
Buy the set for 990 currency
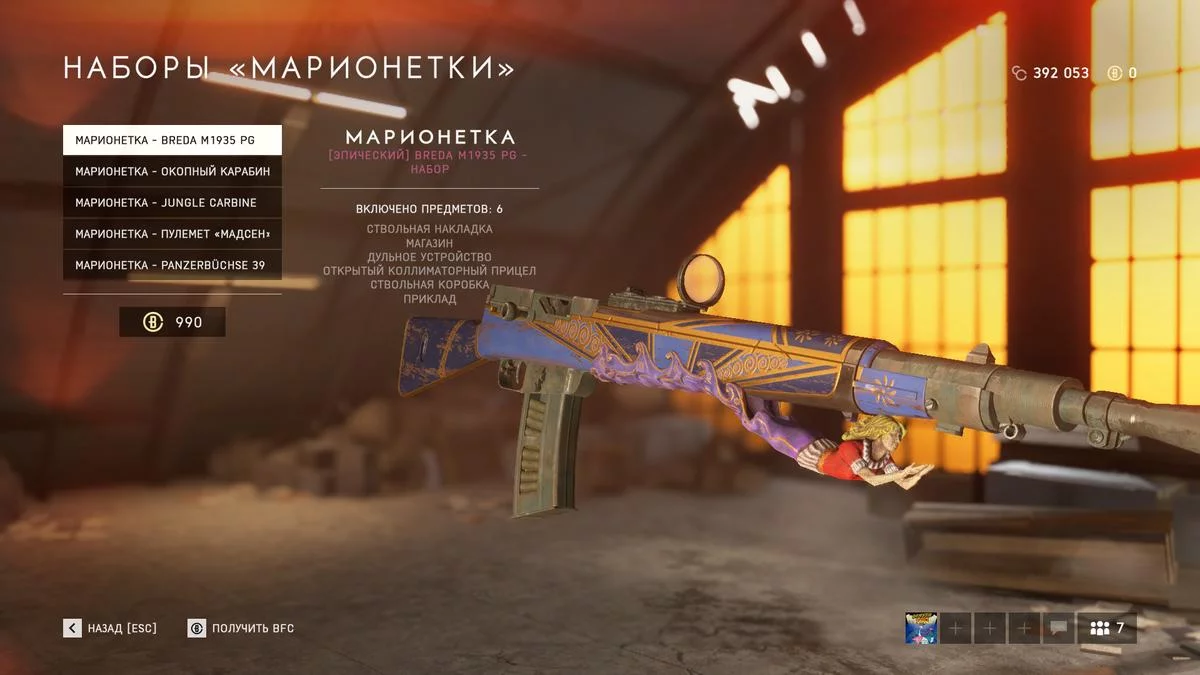click(172, 322)
